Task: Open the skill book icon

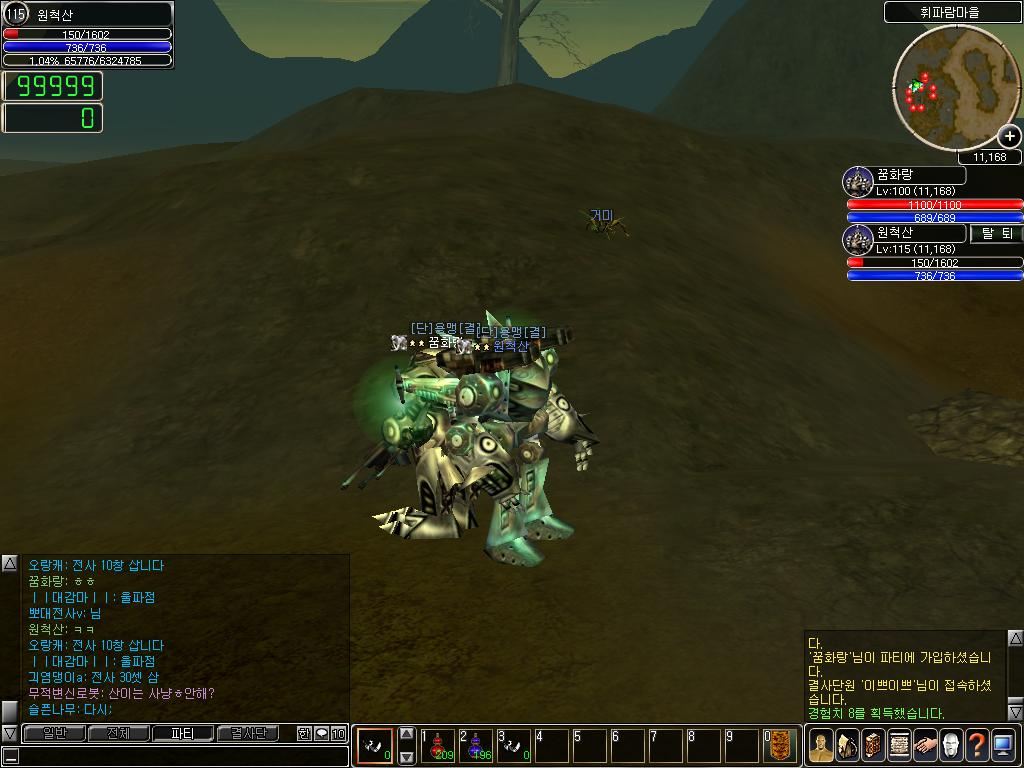Action: (x=872, y=745)
